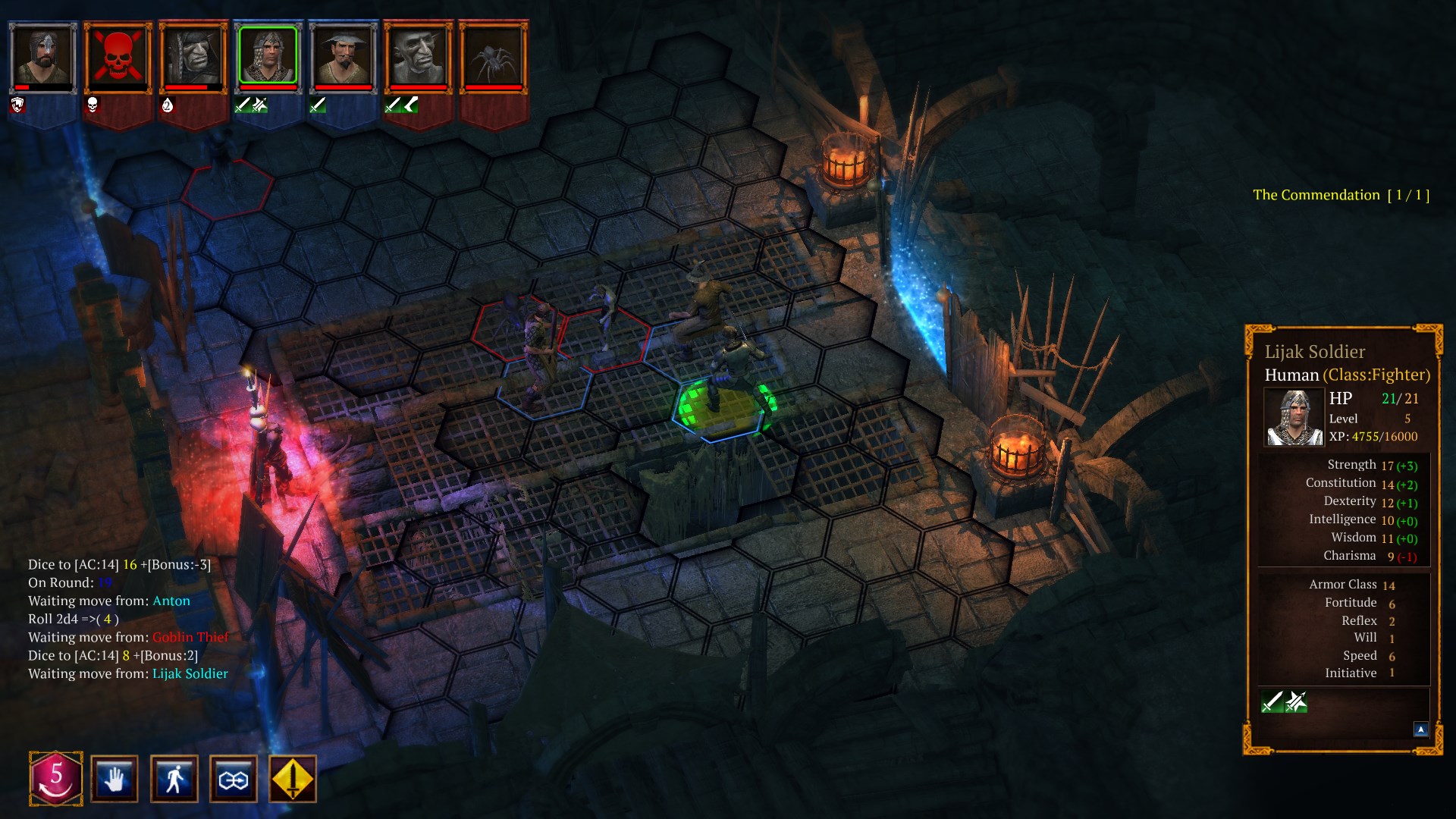Select the hand/wait action icon

[x=114, y=779]
